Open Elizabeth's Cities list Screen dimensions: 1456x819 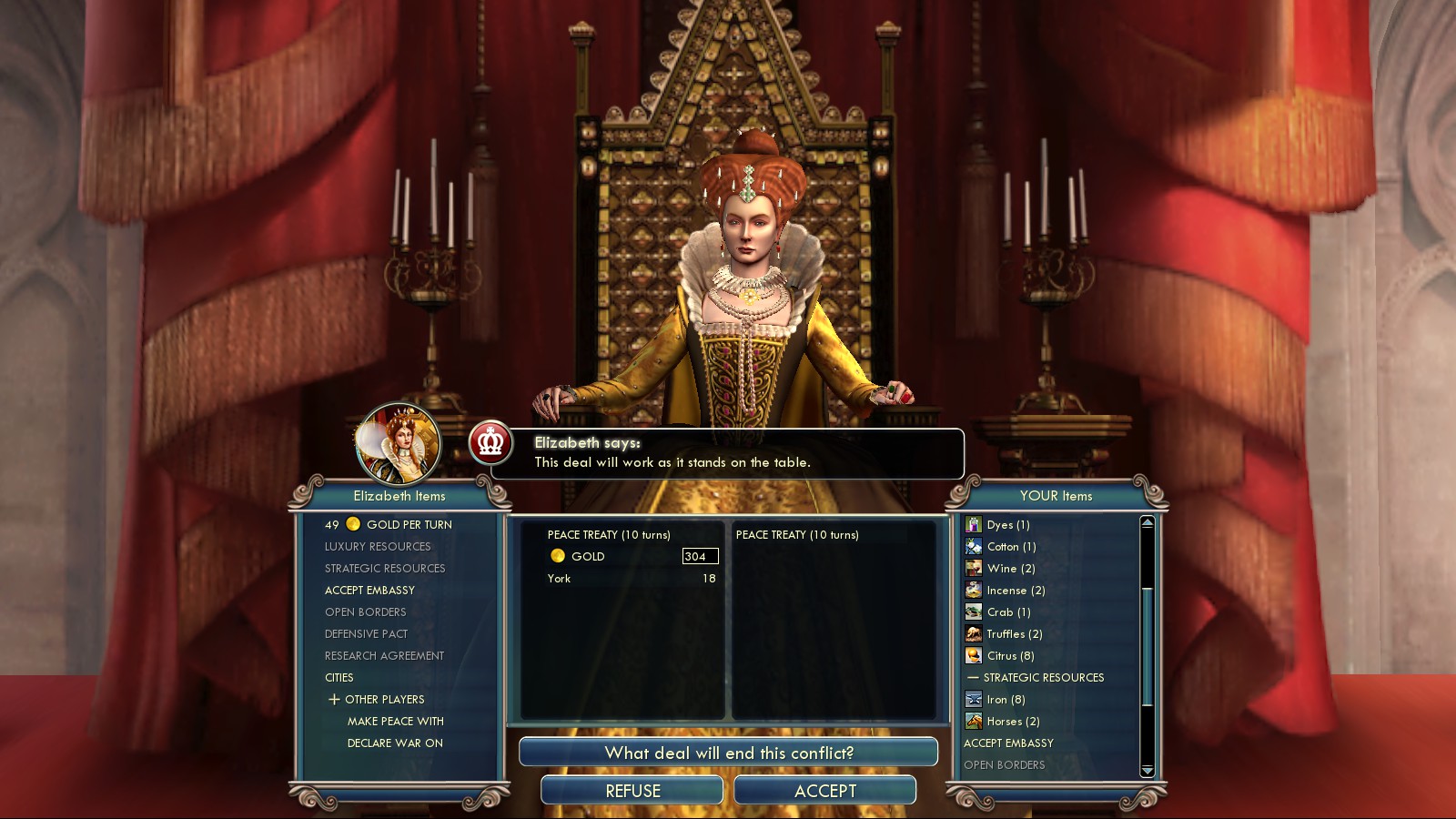point(339,678)
